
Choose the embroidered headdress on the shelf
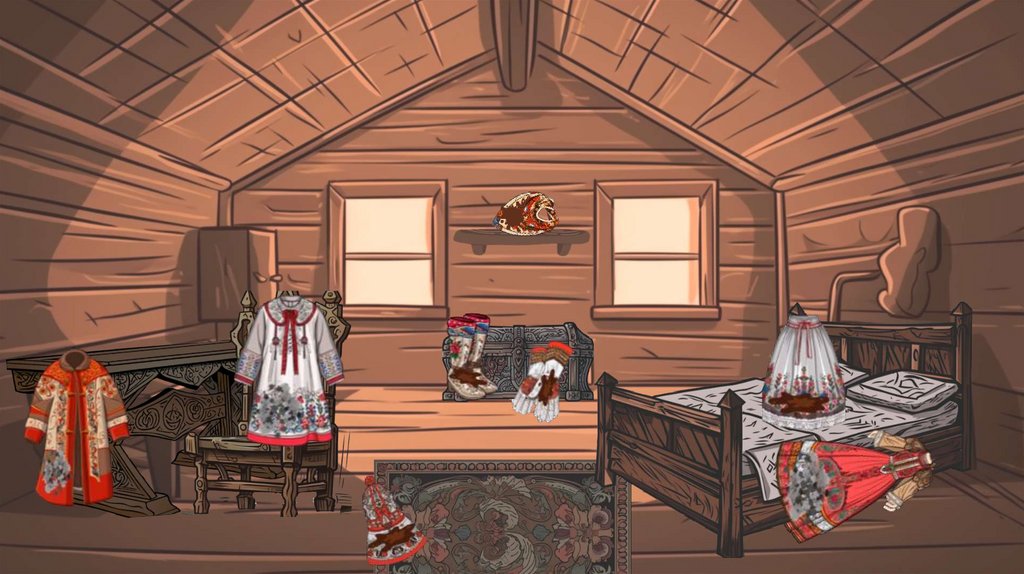pyautogui.click(x=525, y=213)
